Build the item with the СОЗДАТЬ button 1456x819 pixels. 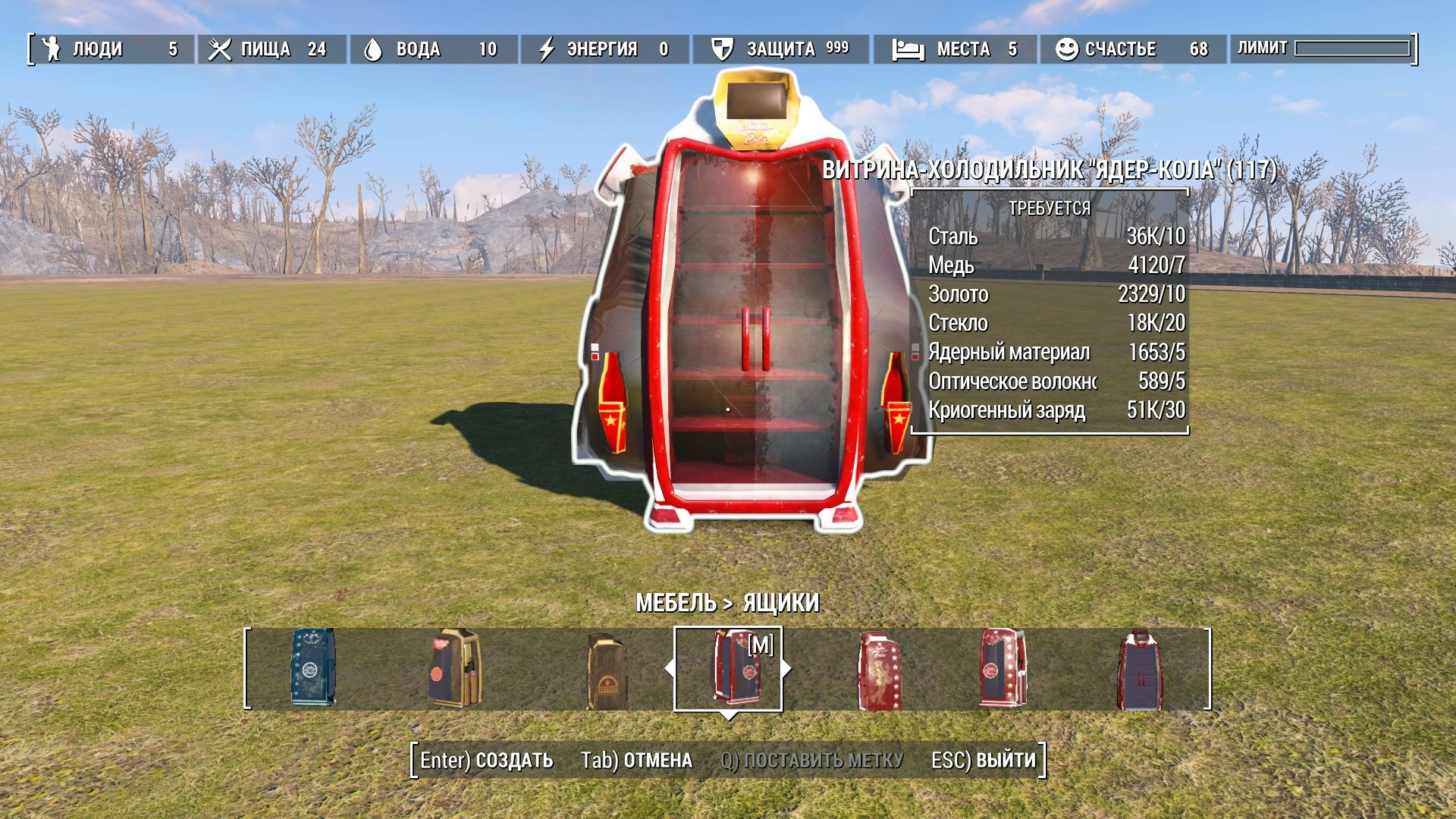pos(487,760)
